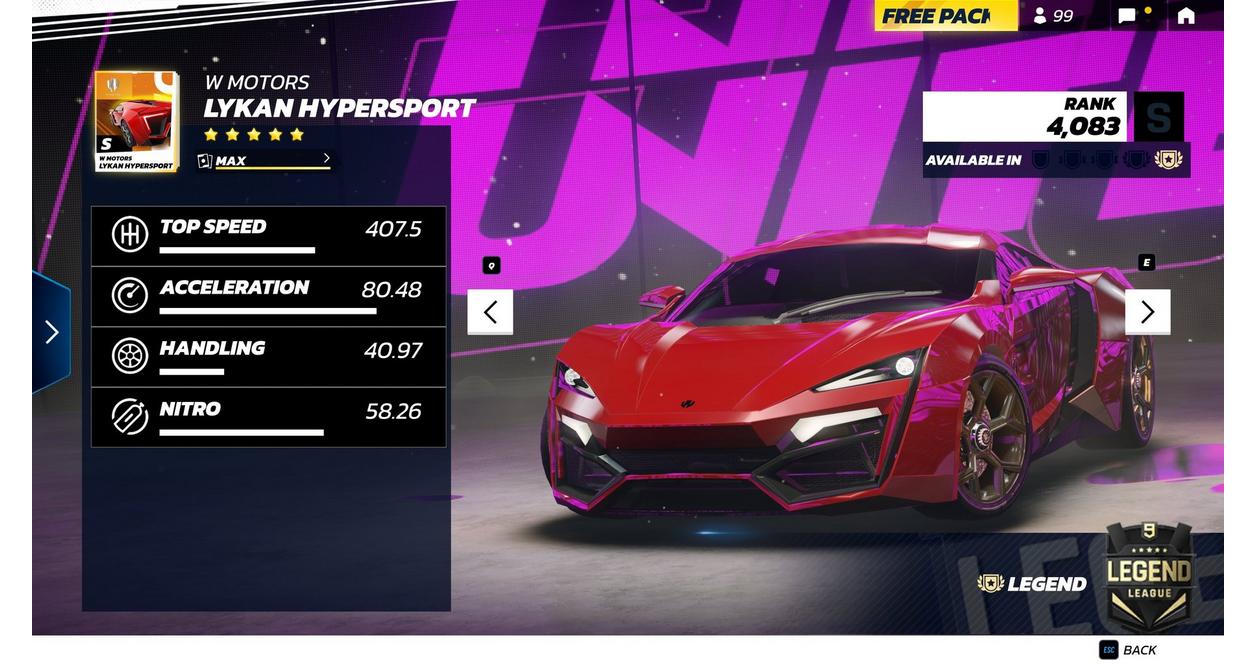Select the Handling stat row

[x=268, y=357]
